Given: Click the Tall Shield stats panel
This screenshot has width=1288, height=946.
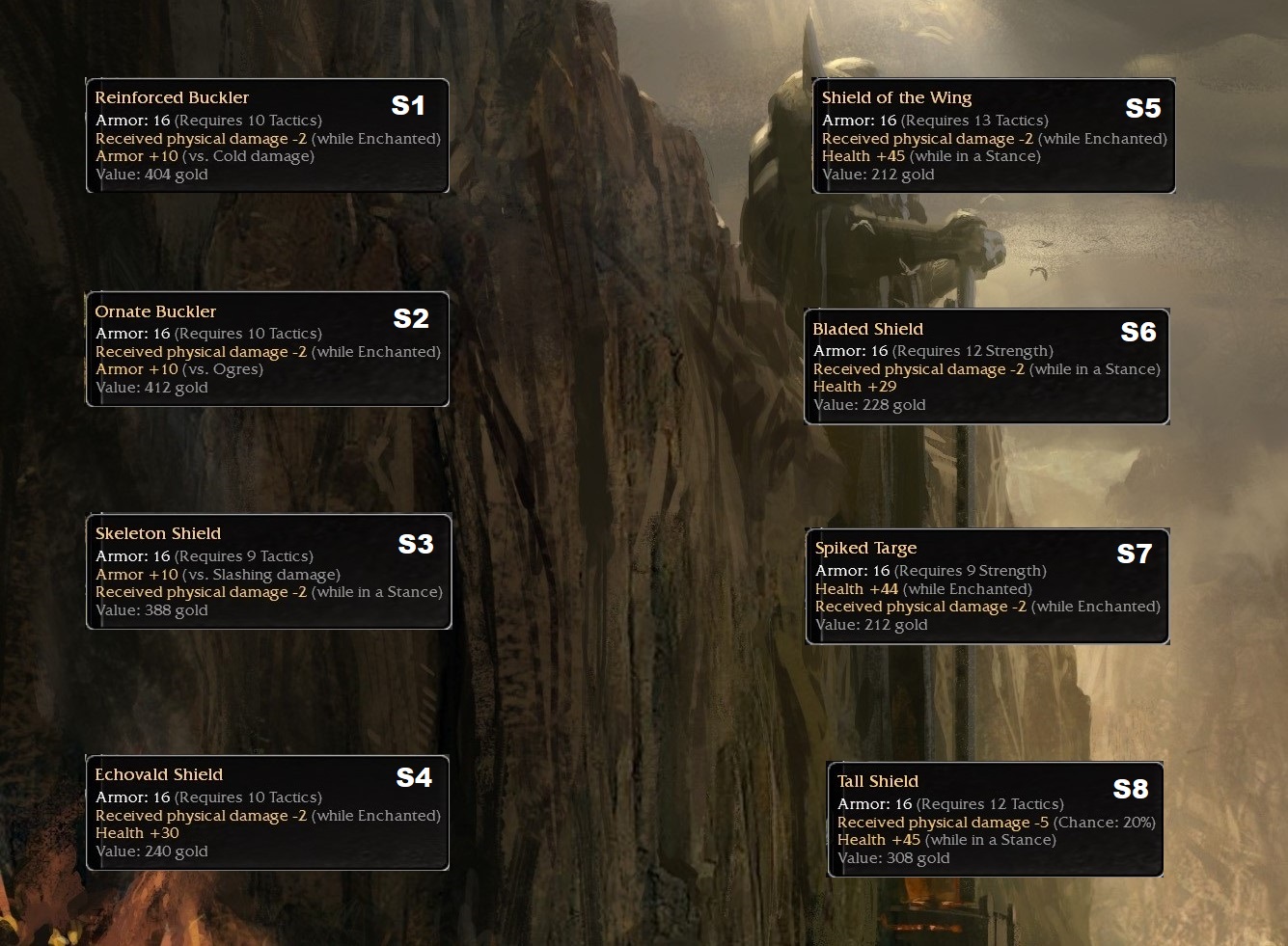Looking at the screenshot, I should tap(995, 820).
